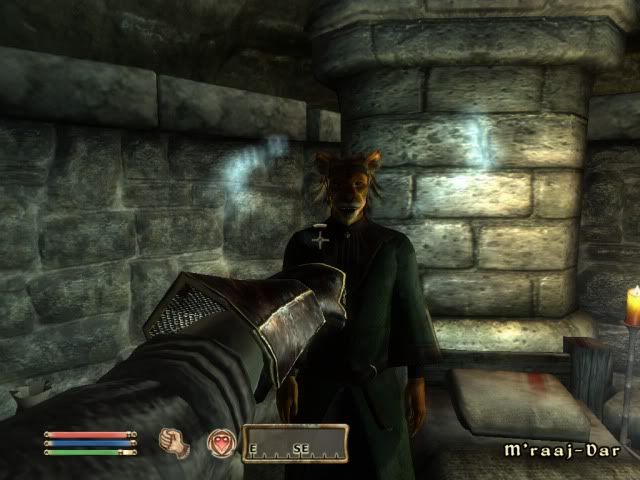Click the hand-to-hand fist weapon icon
This screenshot has height=480, width=640.
tap(178, 441)
